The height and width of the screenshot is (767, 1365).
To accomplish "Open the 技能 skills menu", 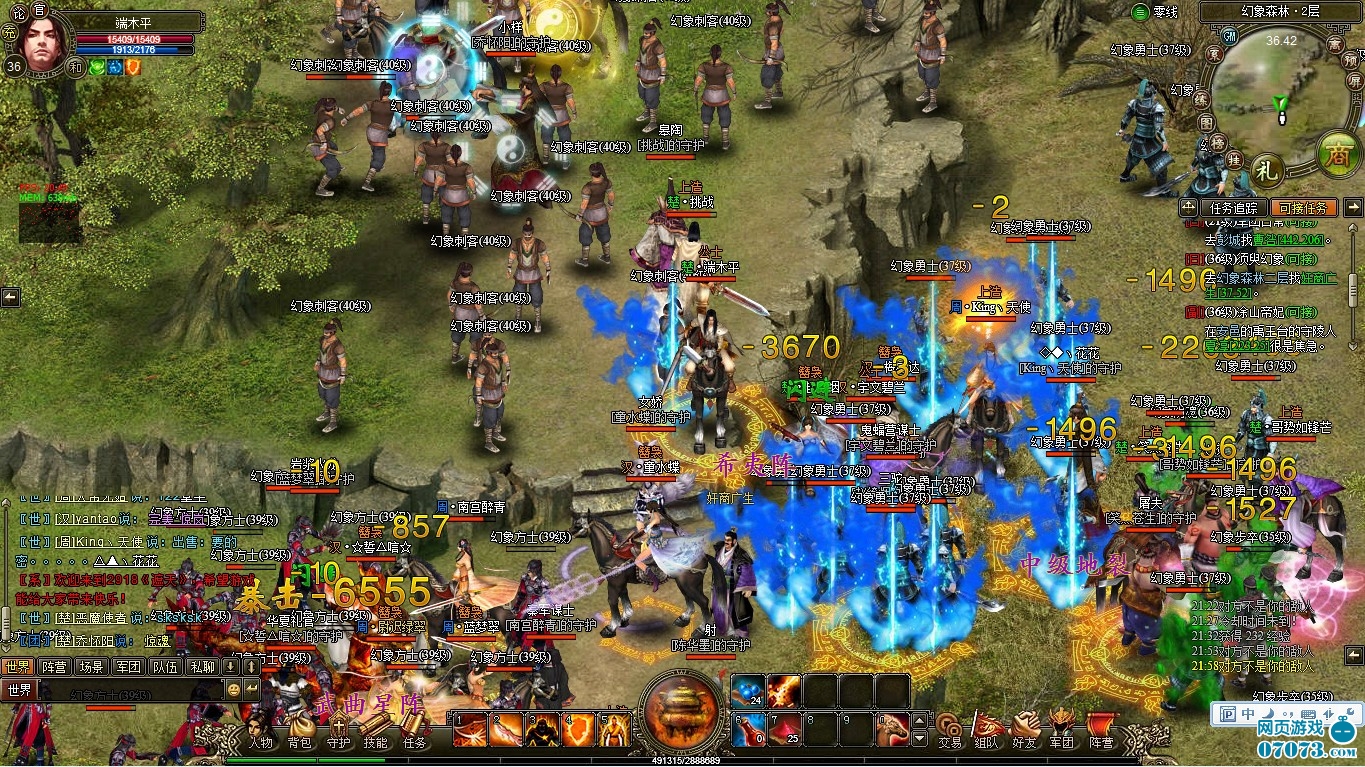I will 375,731.
